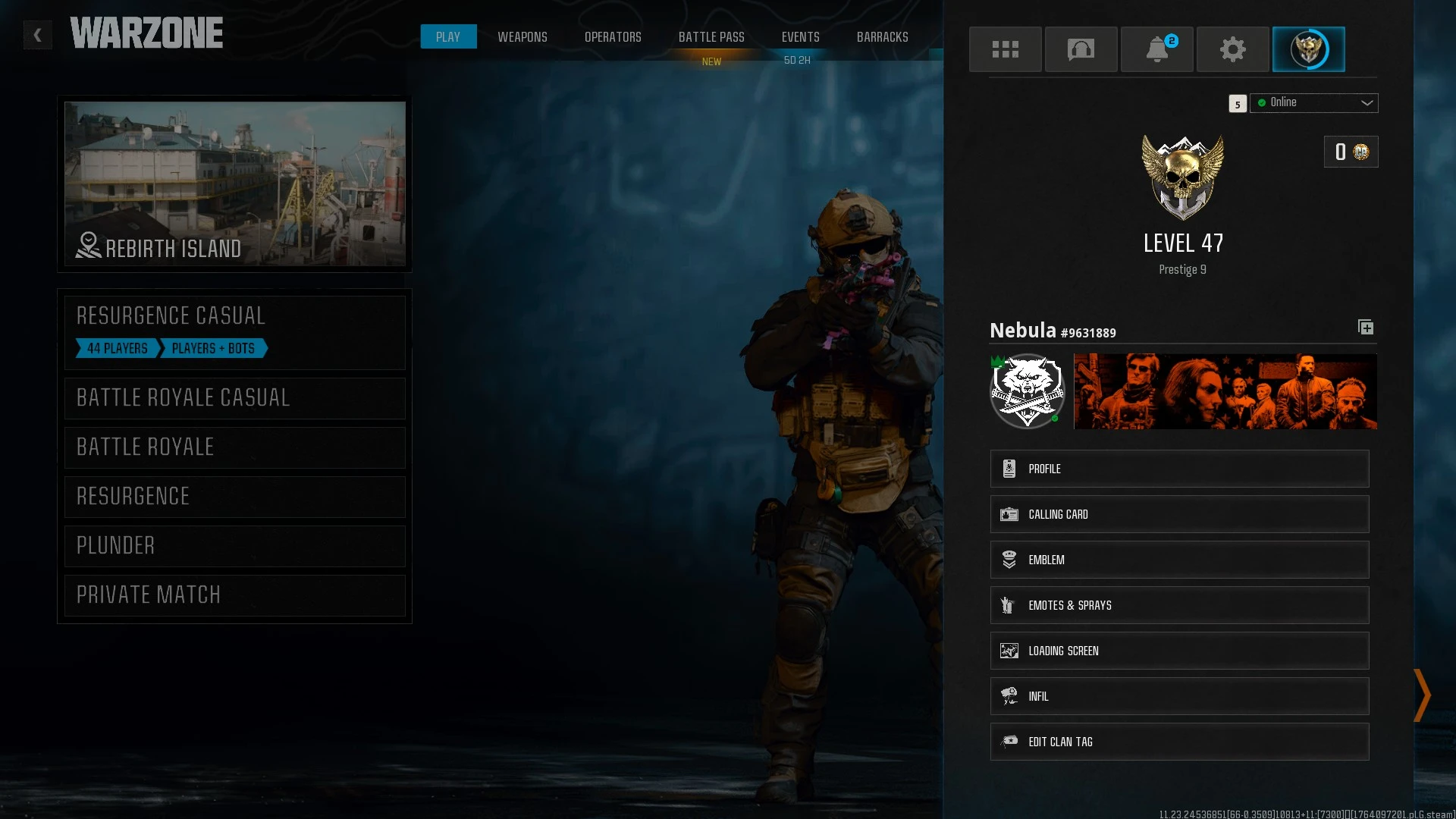Screen dimensions: 1456x819
Task: Click the back arrow chevron
Action: [x=37, y=35]
